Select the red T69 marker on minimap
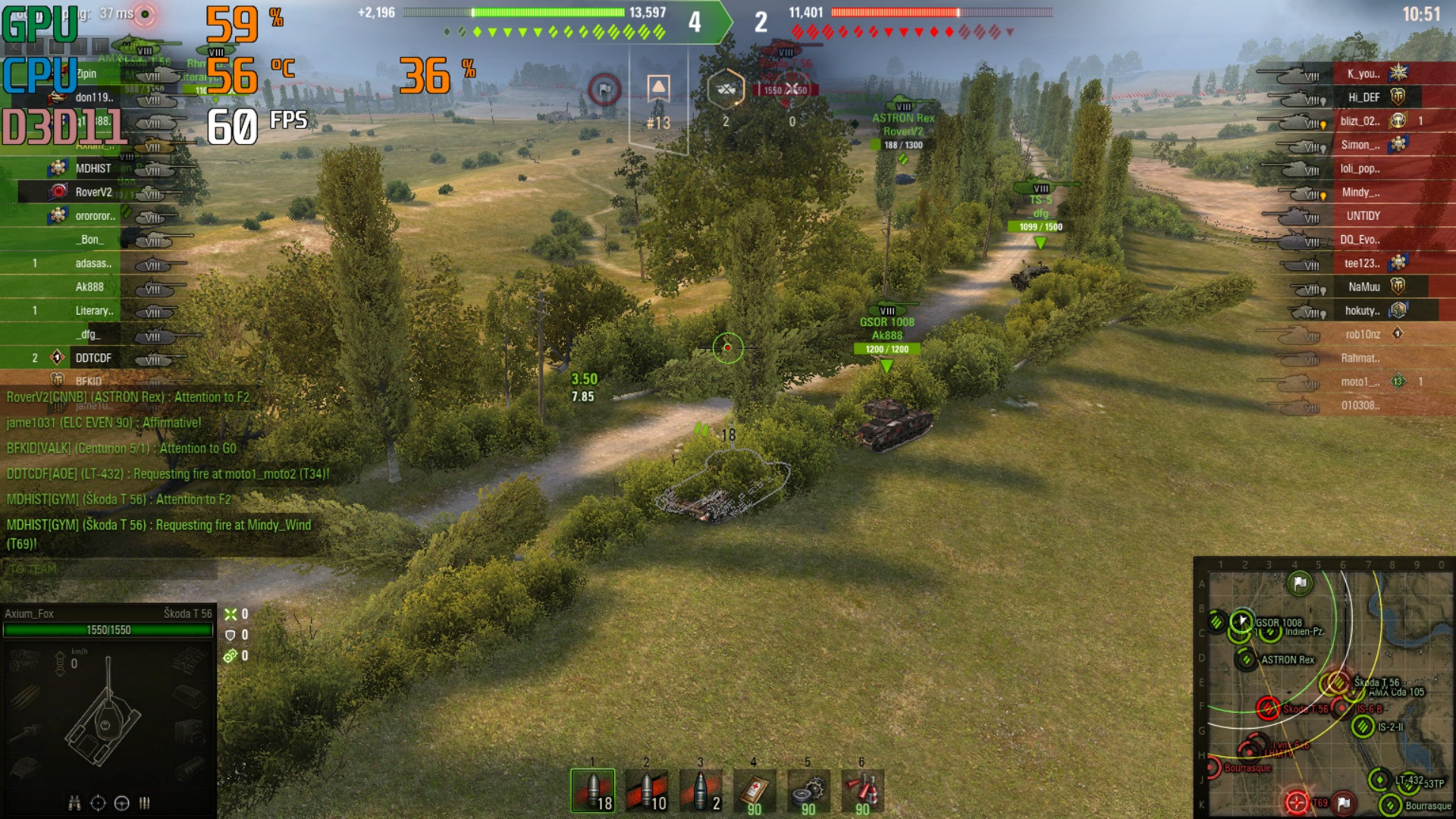Image resolution: width=1456 pixels, height=819 pixels. (1297, 802)
